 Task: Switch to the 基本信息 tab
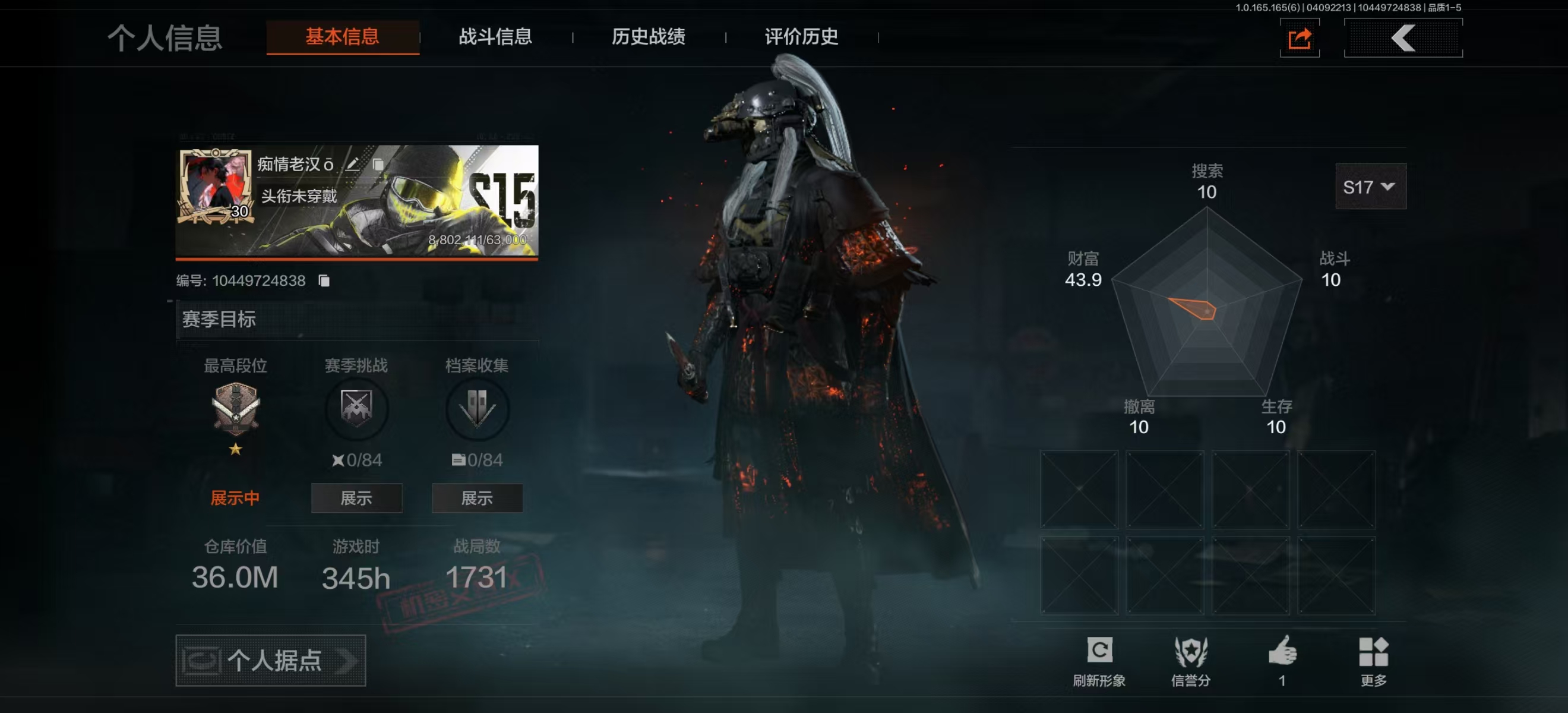[342, 37]
